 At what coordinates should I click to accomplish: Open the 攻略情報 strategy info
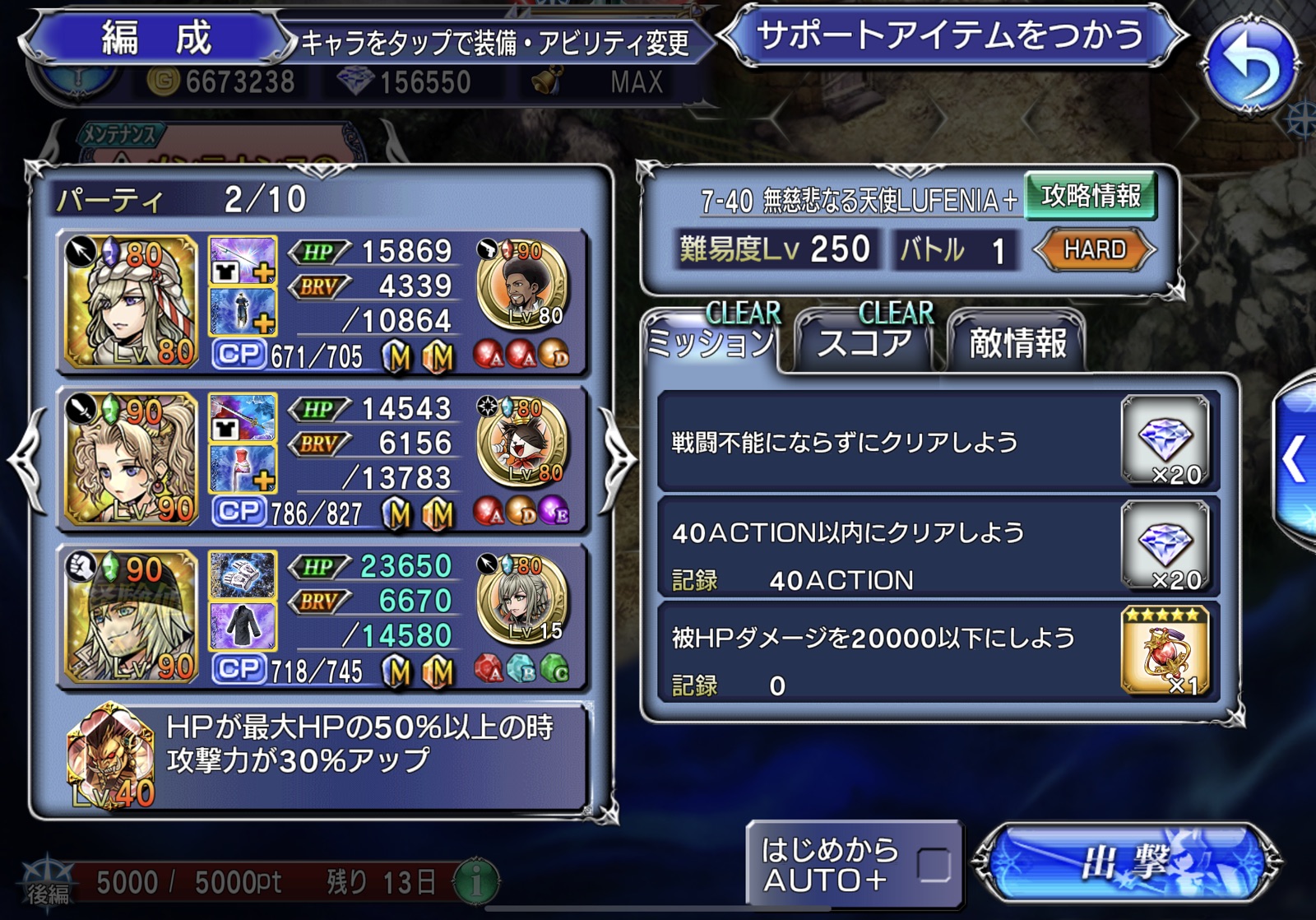pos(1091,196)
